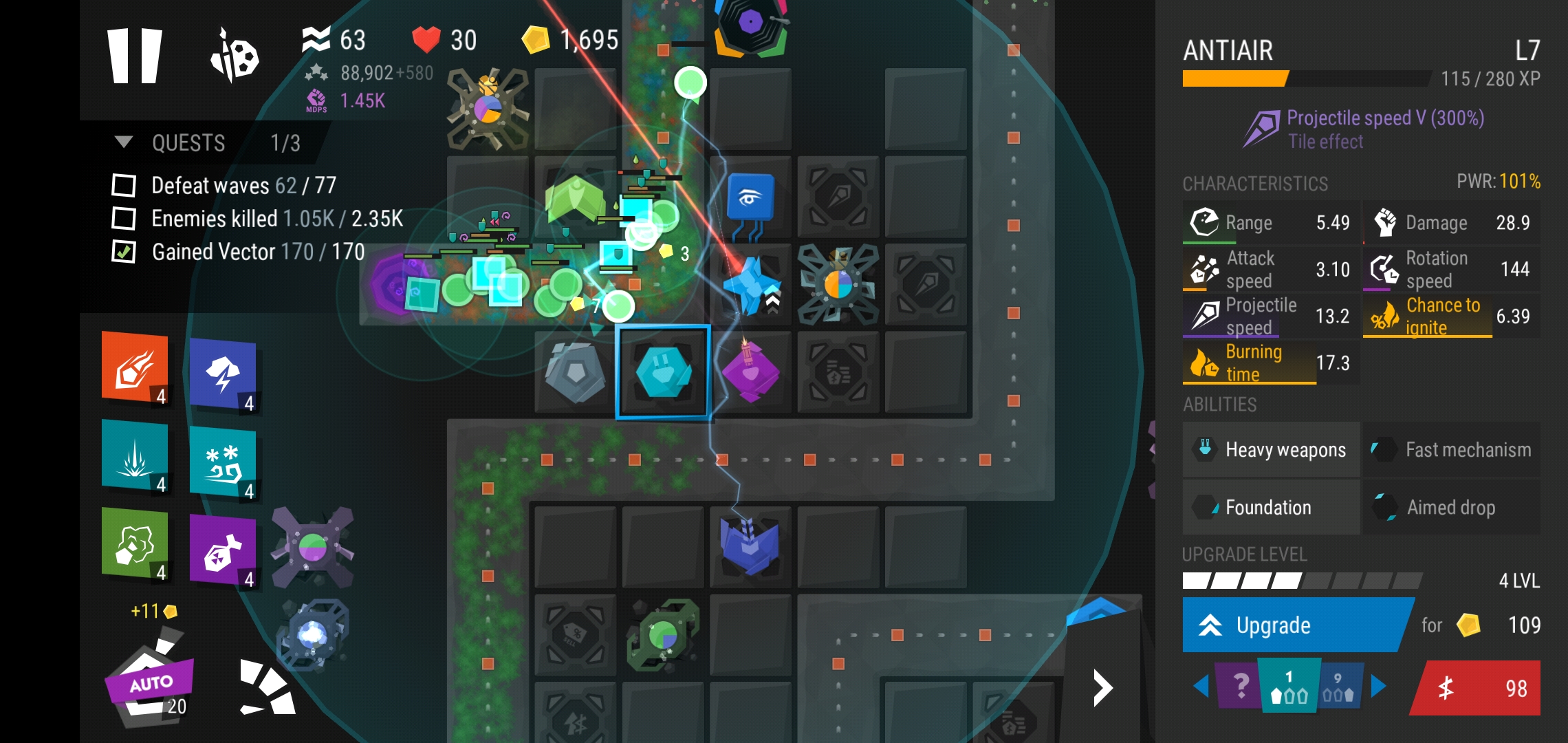Click the dice and bug icon

[235, 56]
